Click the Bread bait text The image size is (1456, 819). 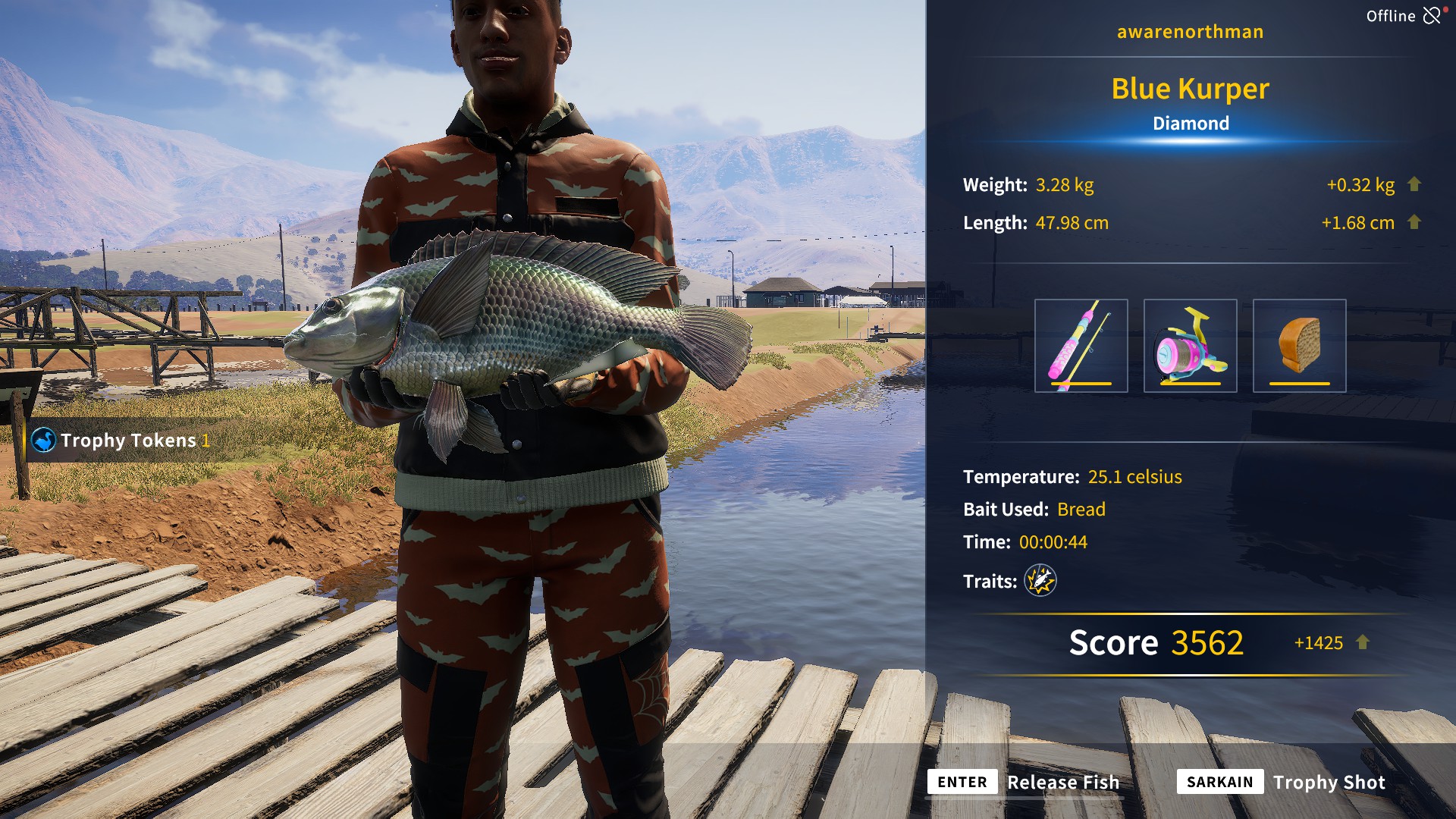[x=1082, y=510]
